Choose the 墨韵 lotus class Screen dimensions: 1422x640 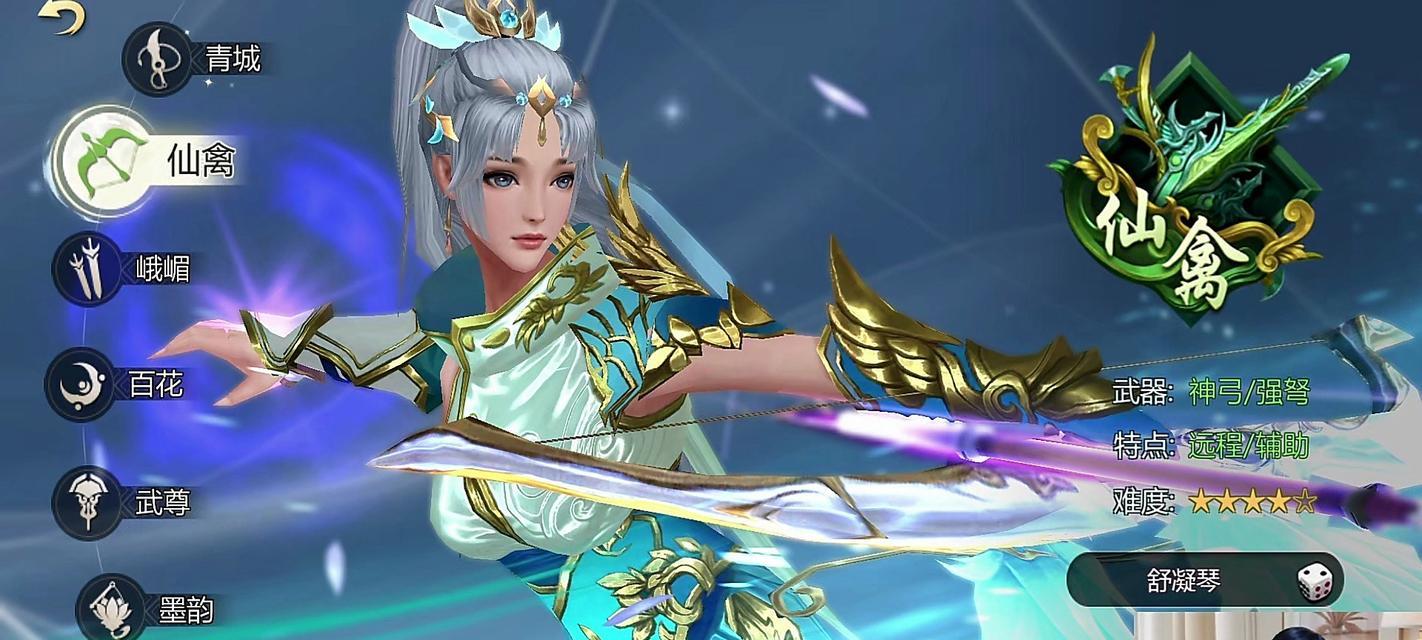pyautogui.click(x=111, y=607)
